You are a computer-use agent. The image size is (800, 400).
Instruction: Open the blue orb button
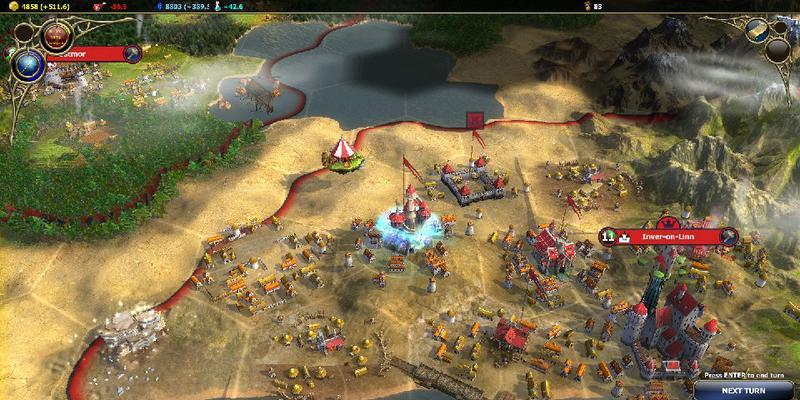tap(29, 66)
